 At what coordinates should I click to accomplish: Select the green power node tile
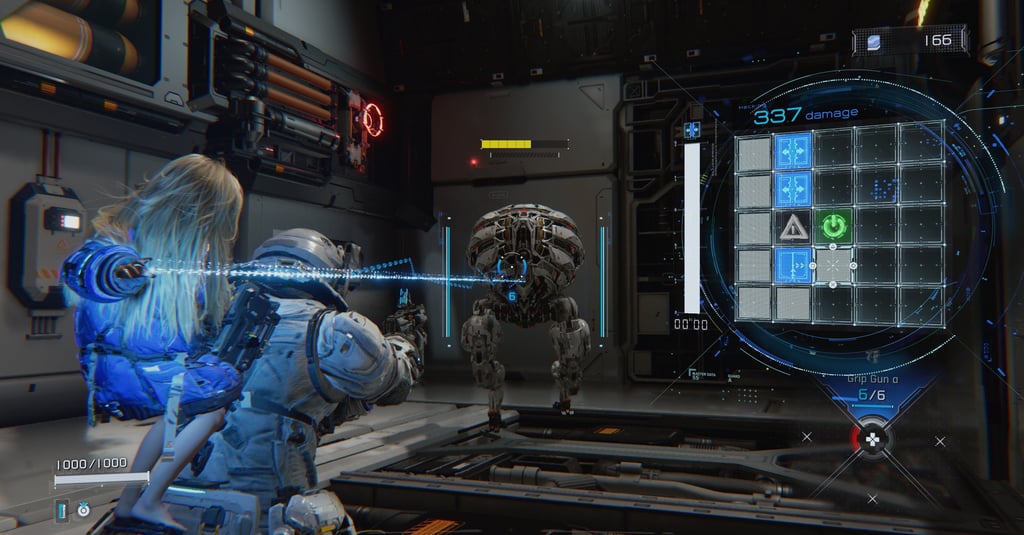(833, 227)
